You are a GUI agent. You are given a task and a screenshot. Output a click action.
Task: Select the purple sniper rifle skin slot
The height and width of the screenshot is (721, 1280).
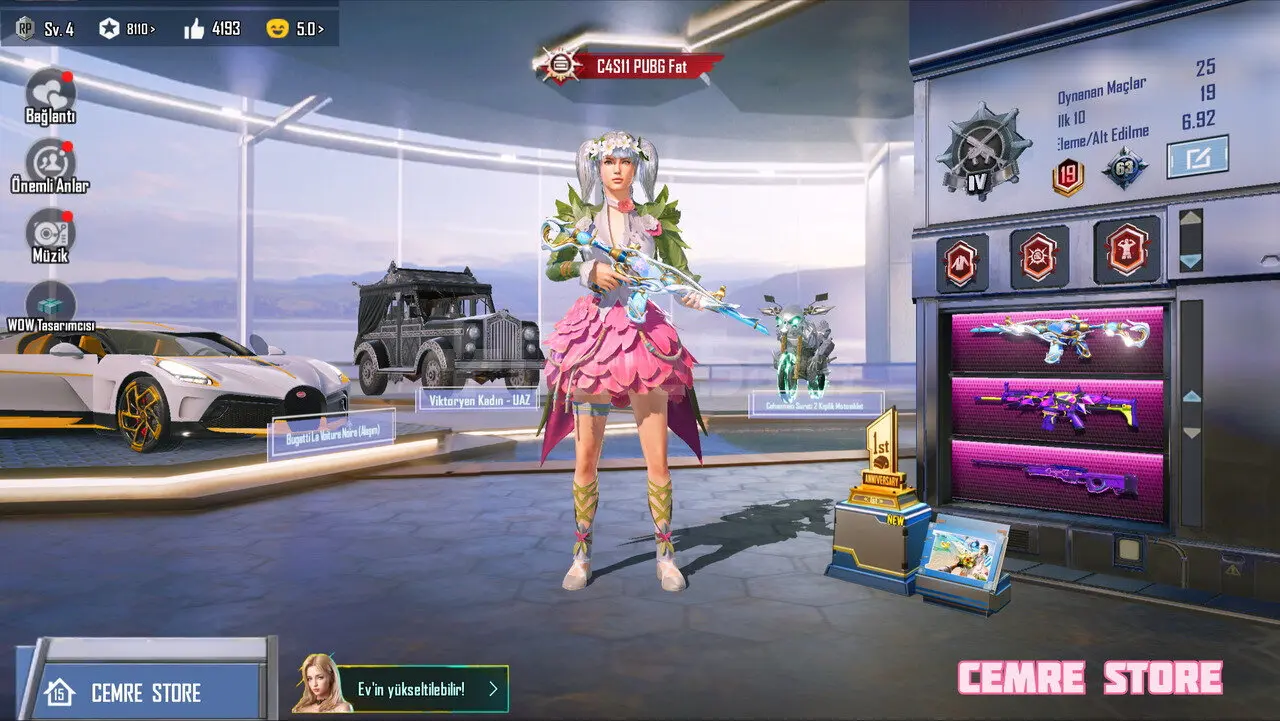1057,478
